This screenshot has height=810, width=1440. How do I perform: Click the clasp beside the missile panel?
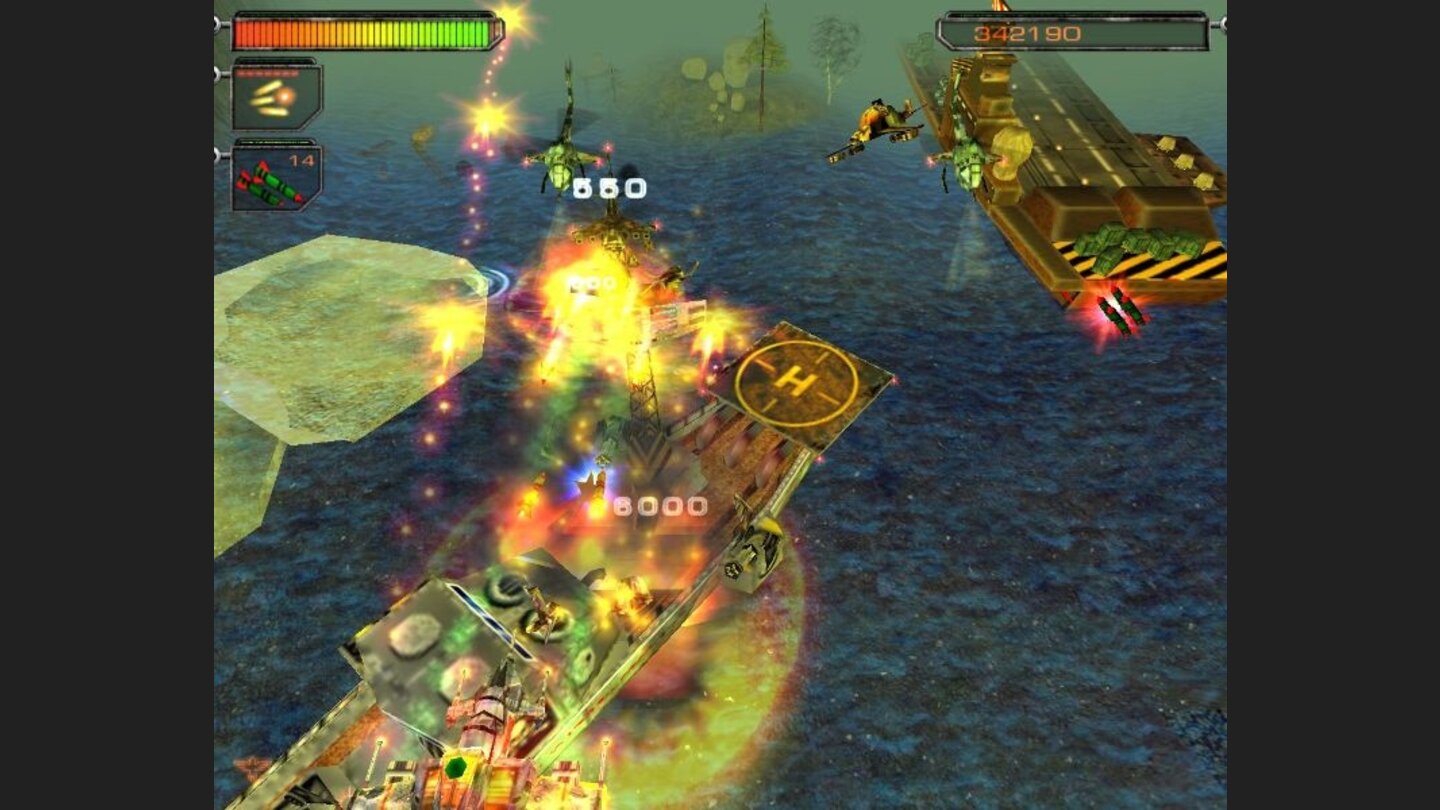coord(216,155)
